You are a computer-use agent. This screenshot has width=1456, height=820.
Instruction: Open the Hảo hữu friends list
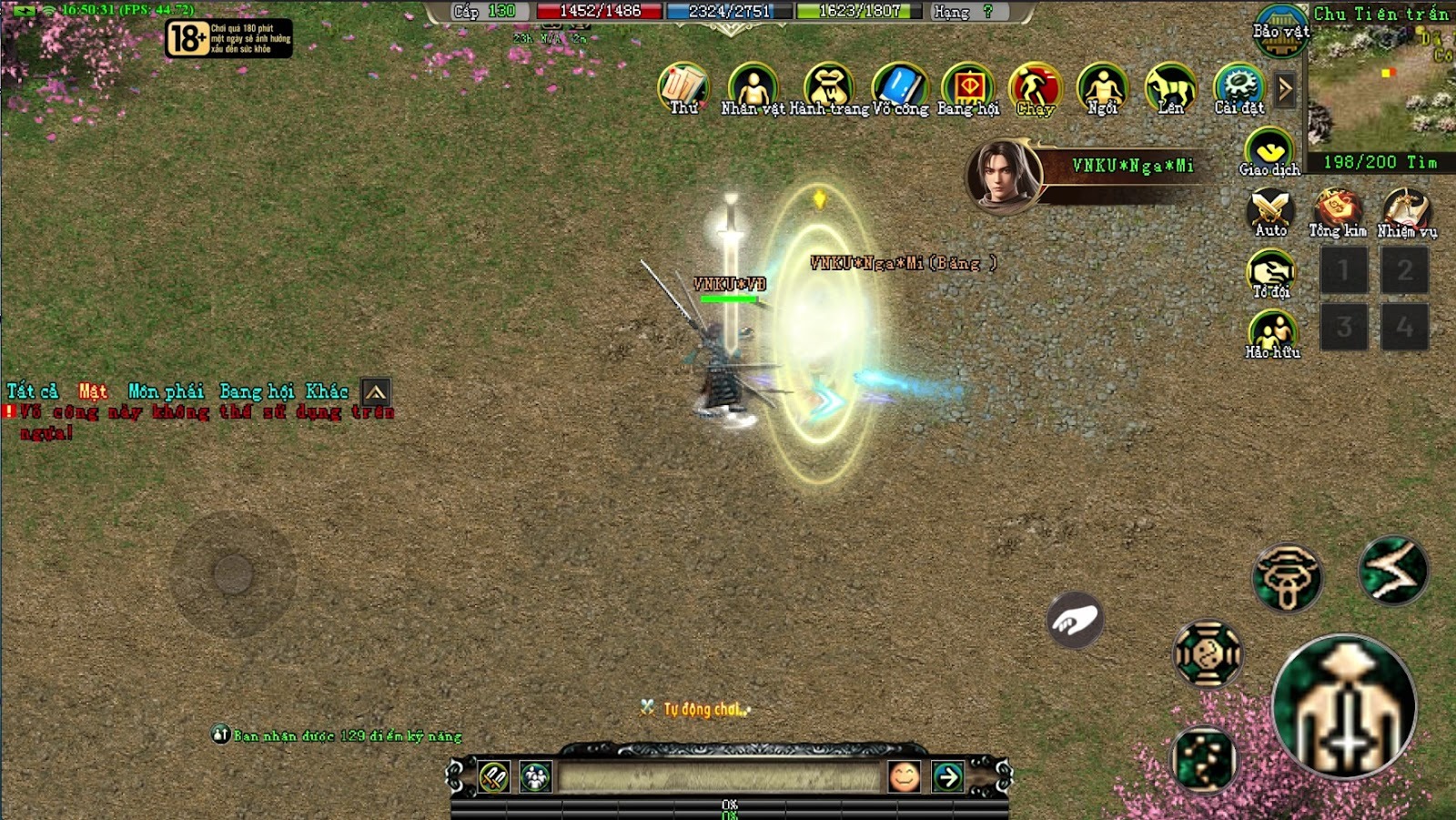point(1272,333)
